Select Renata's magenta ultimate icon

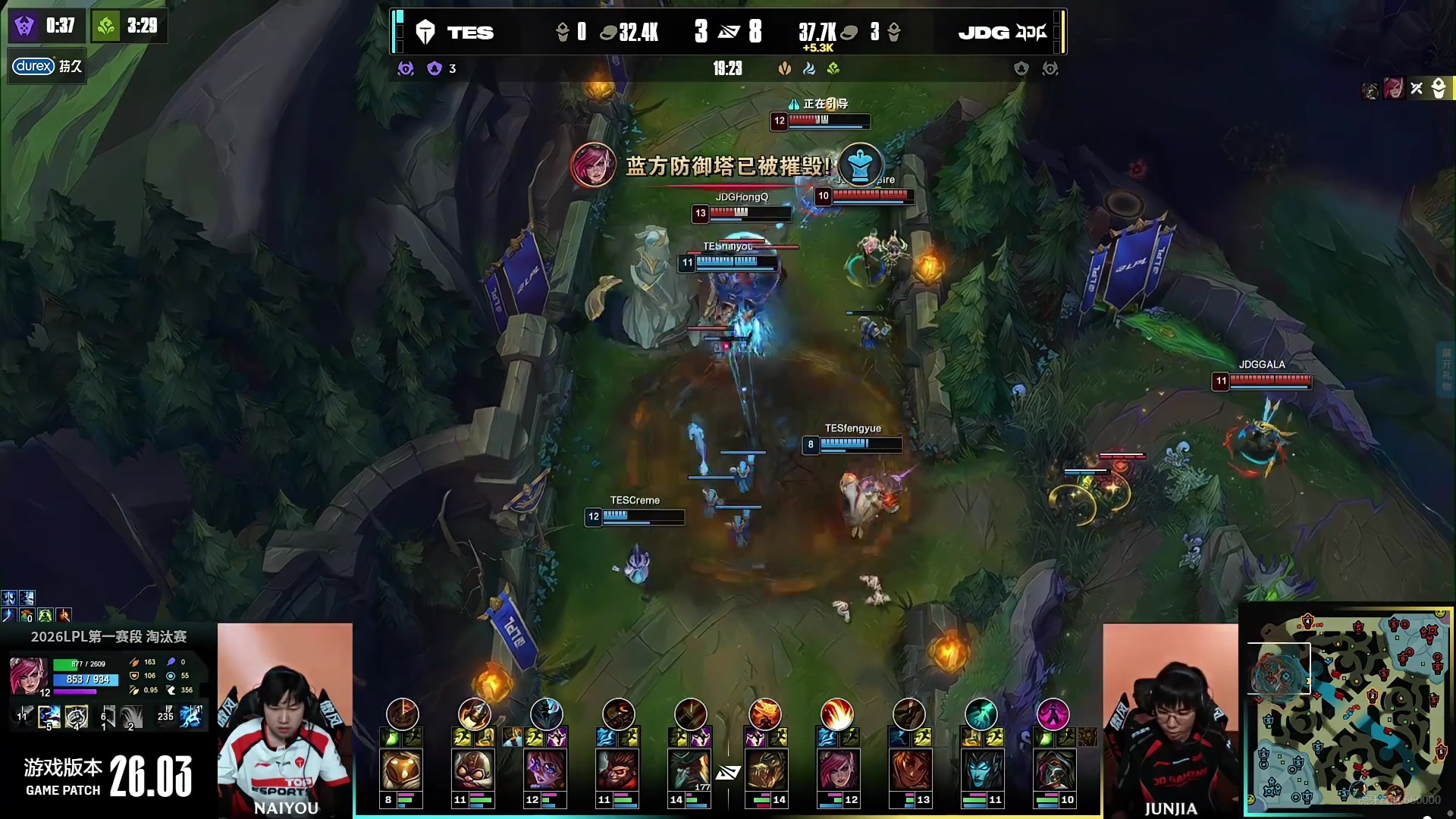[1053, 714]
